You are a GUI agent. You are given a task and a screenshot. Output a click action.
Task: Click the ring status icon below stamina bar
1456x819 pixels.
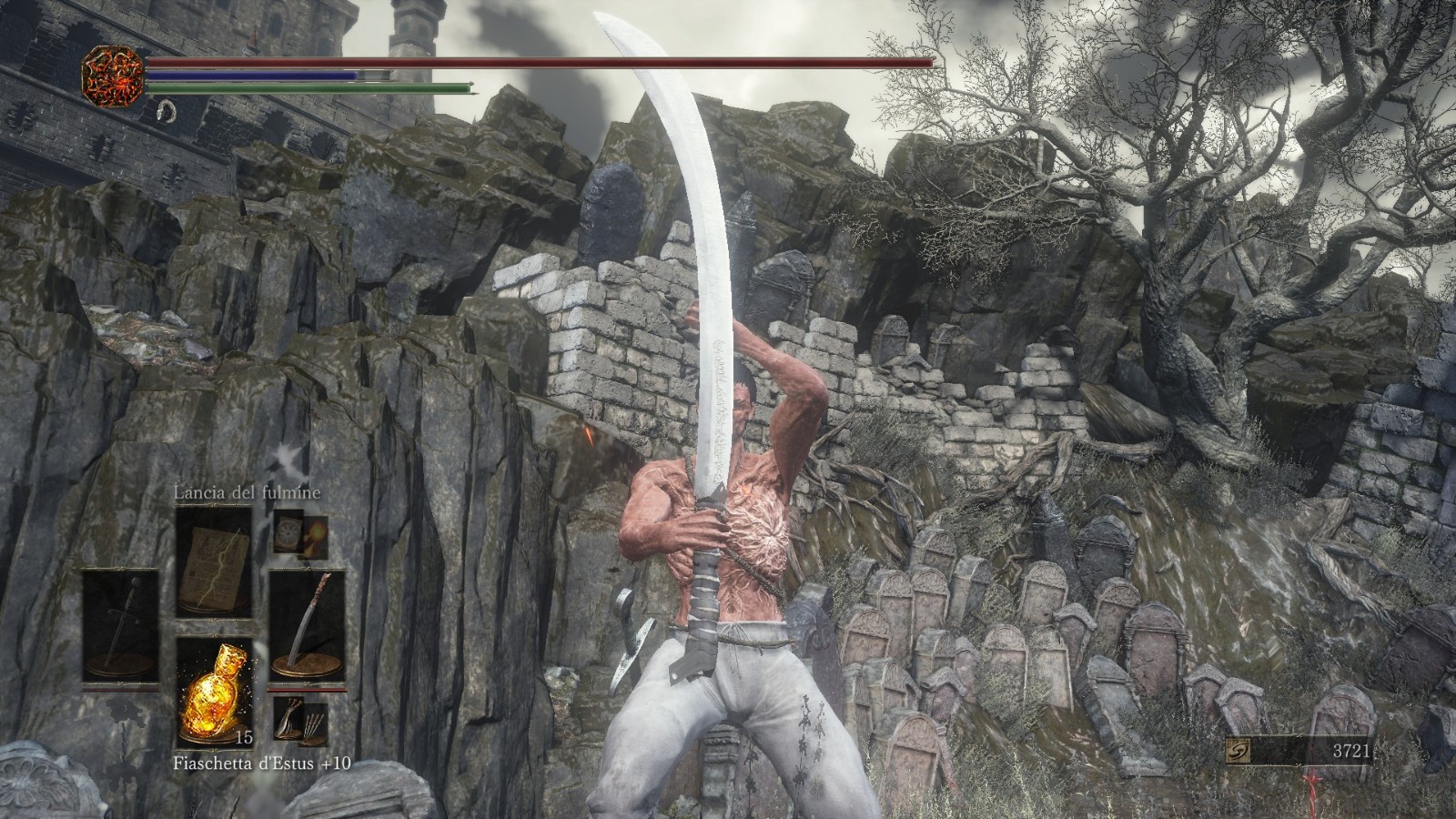[165, 111]
